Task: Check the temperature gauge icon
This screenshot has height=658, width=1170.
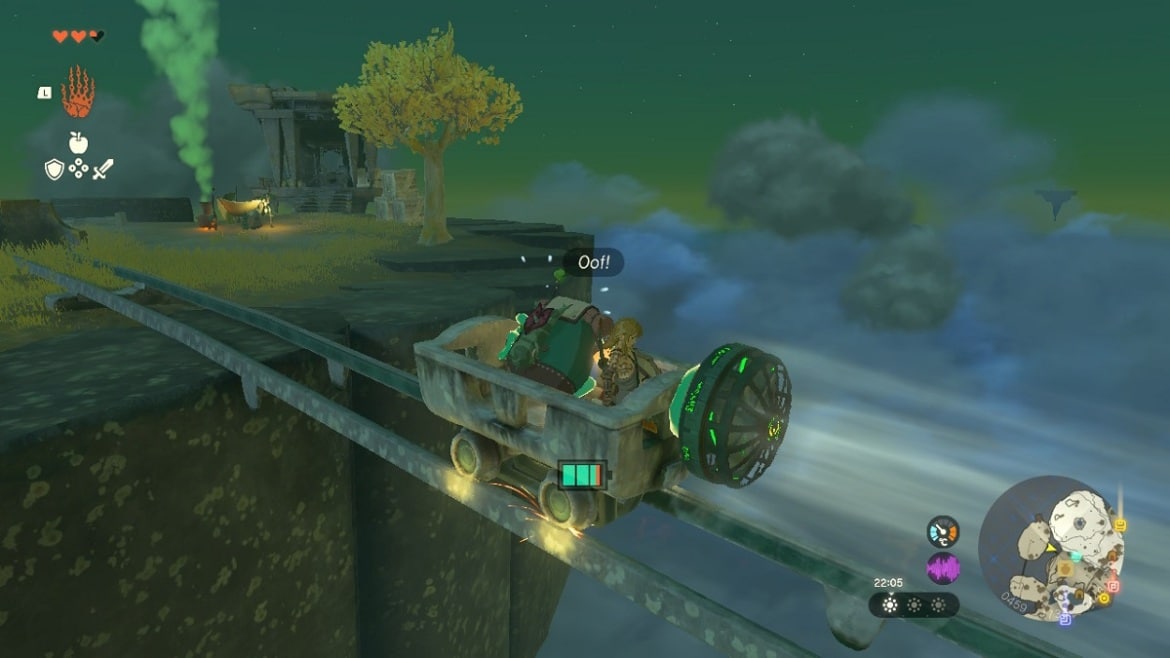Action: point(943,531)
